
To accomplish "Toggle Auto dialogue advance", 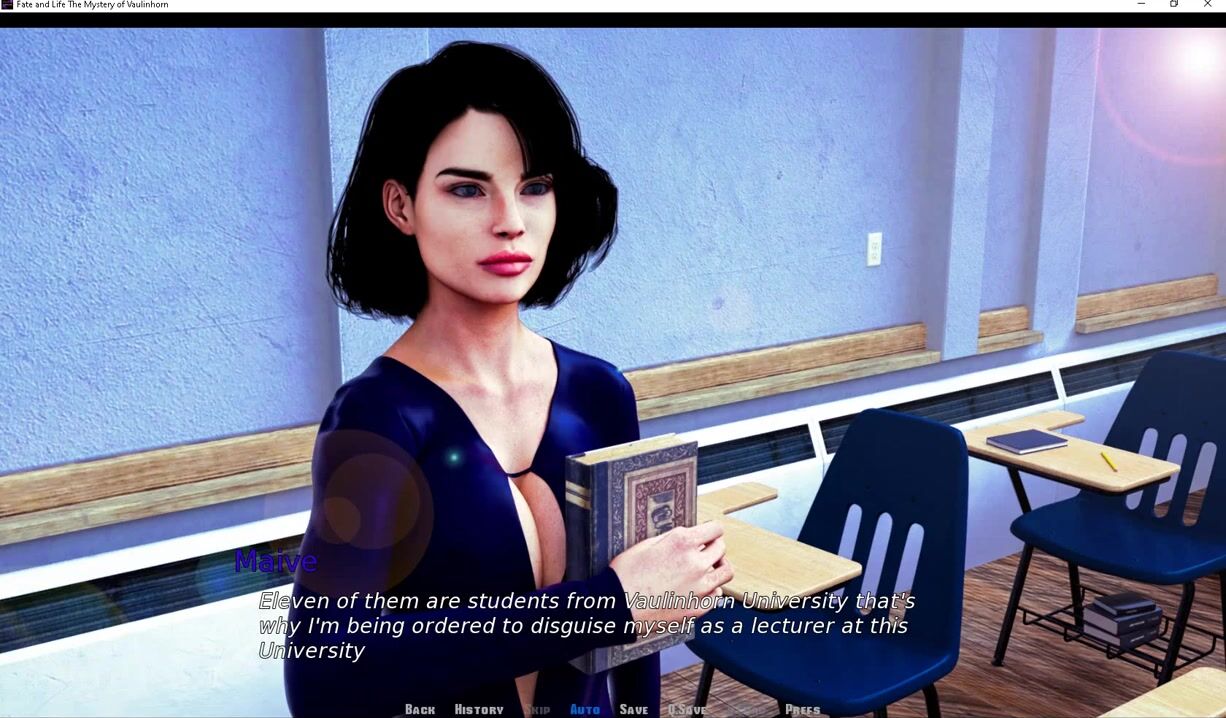I will coord(585,709).
